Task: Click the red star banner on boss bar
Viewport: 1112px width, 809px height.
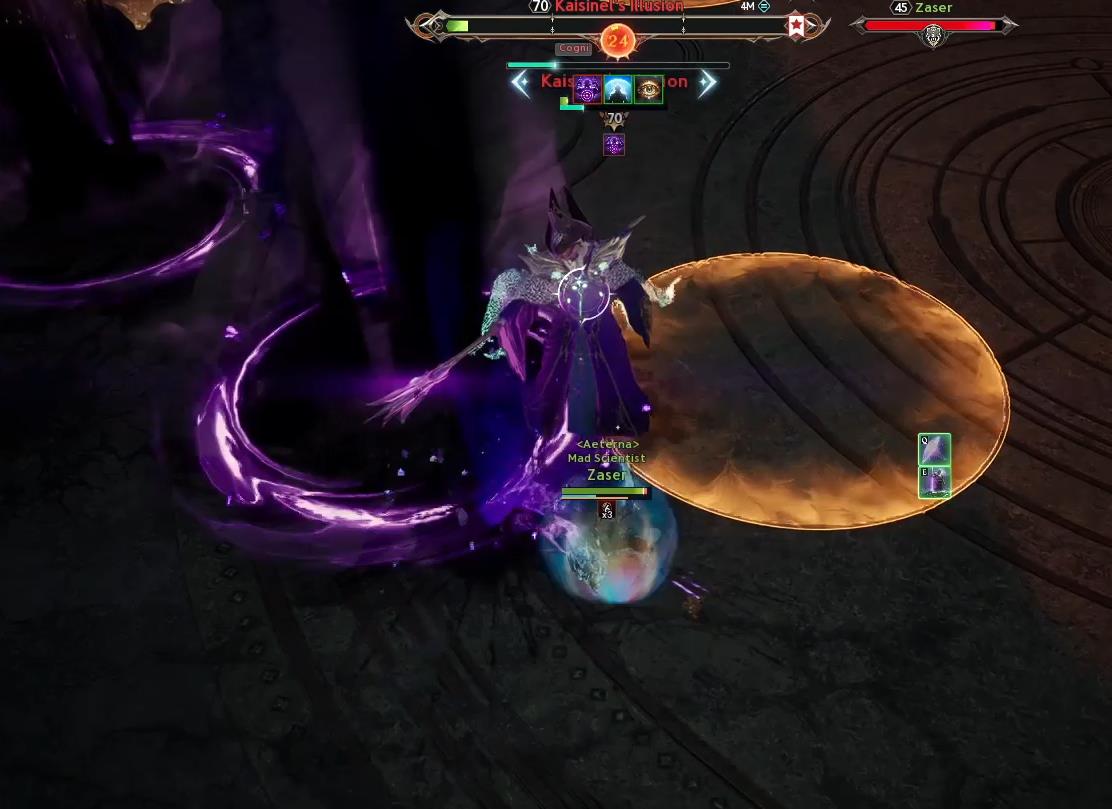Action: (796, 26)
